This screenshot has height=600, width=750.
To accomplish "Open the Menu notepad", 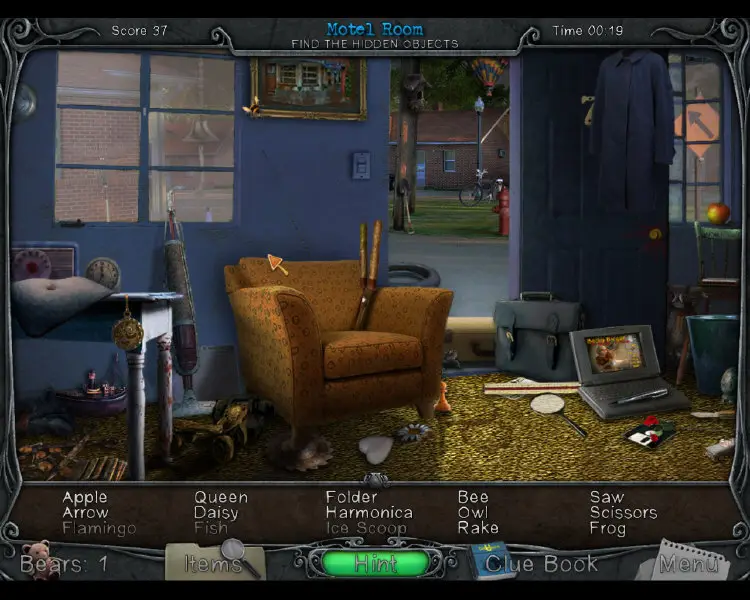I will [690, 564].
